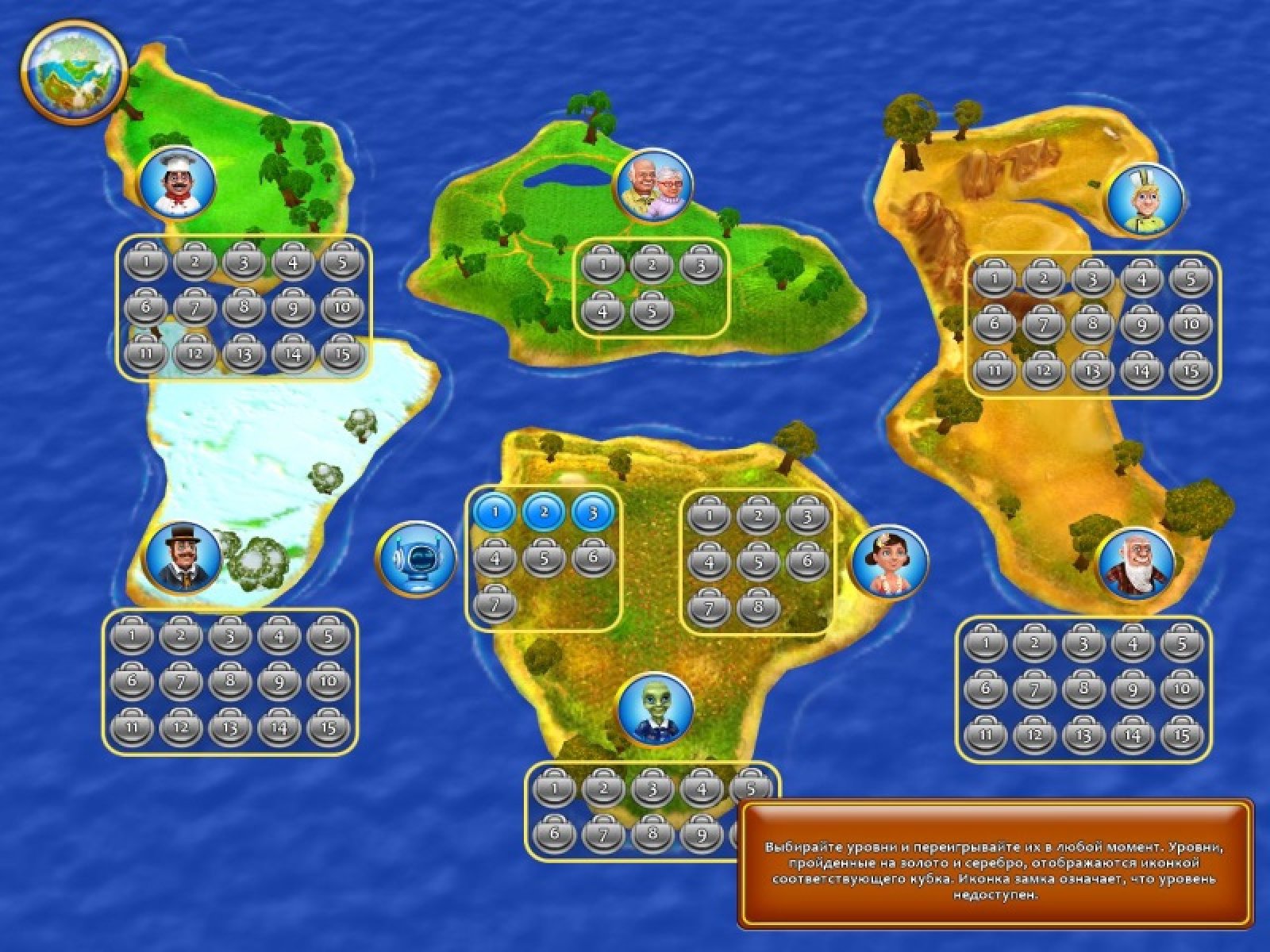The width and height of the screenshot is (1270, 952).
Task: Click the orange tutorial hint box
Action: tap(995, 862)
